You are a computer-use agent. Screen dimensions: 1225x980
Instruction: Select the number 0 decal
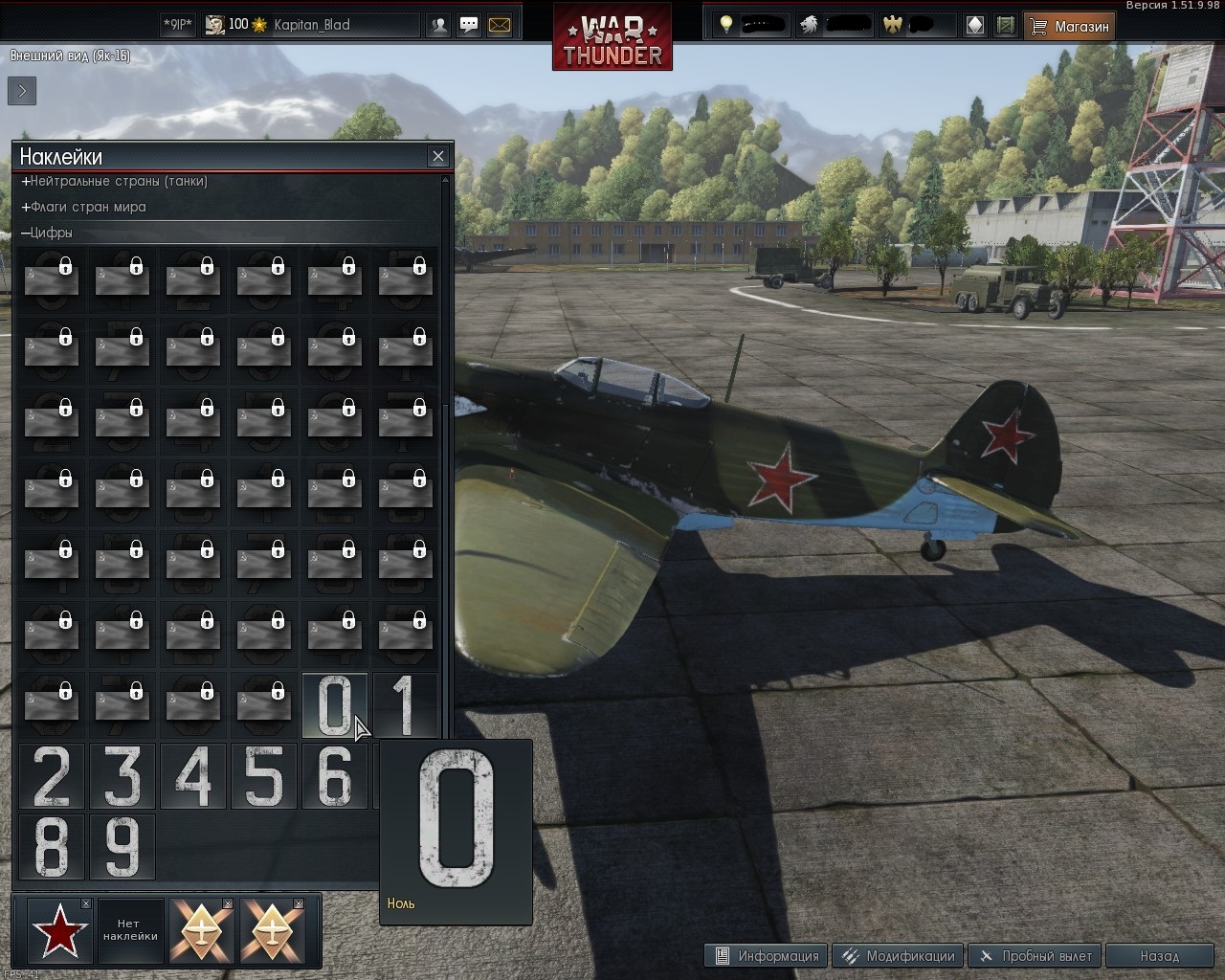[x=334, y=705]
